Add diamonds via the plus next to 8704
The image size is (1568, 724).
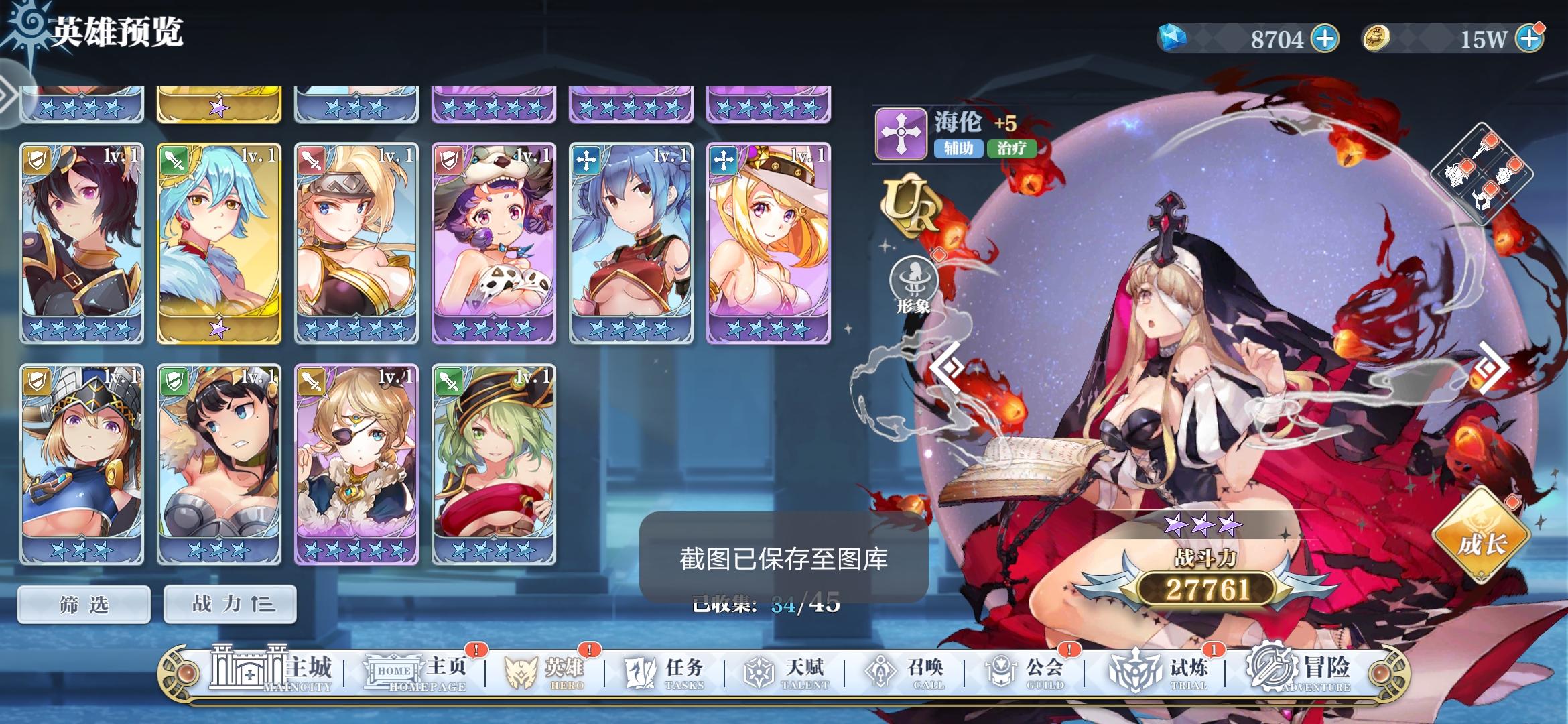click(x=1324, y=38)
